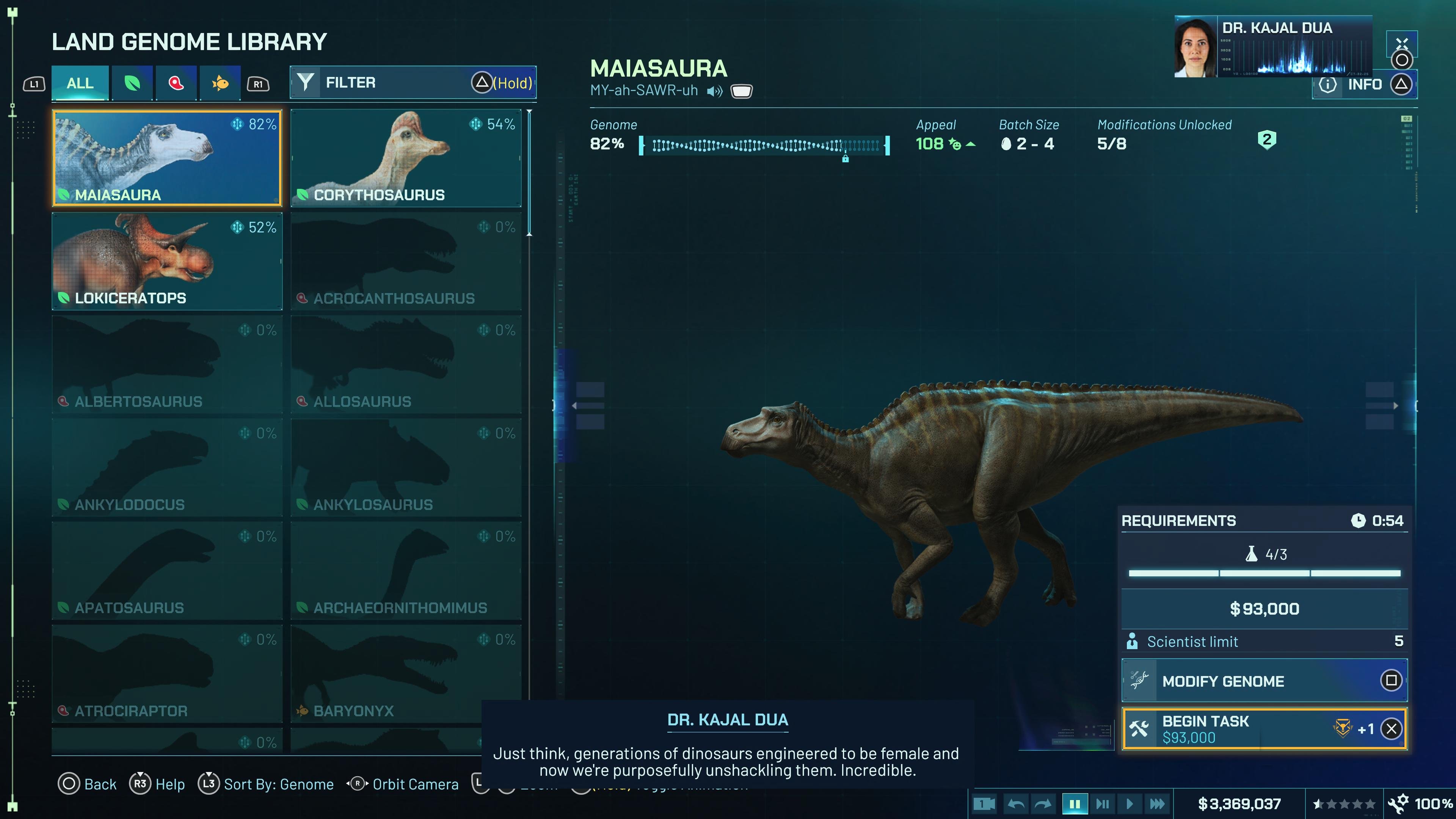Image resolution: width=1456 pixels, height=819 pixels.
Task: Click the Modifications Unlocked shield badge
Action: (x=1267, y=140)
